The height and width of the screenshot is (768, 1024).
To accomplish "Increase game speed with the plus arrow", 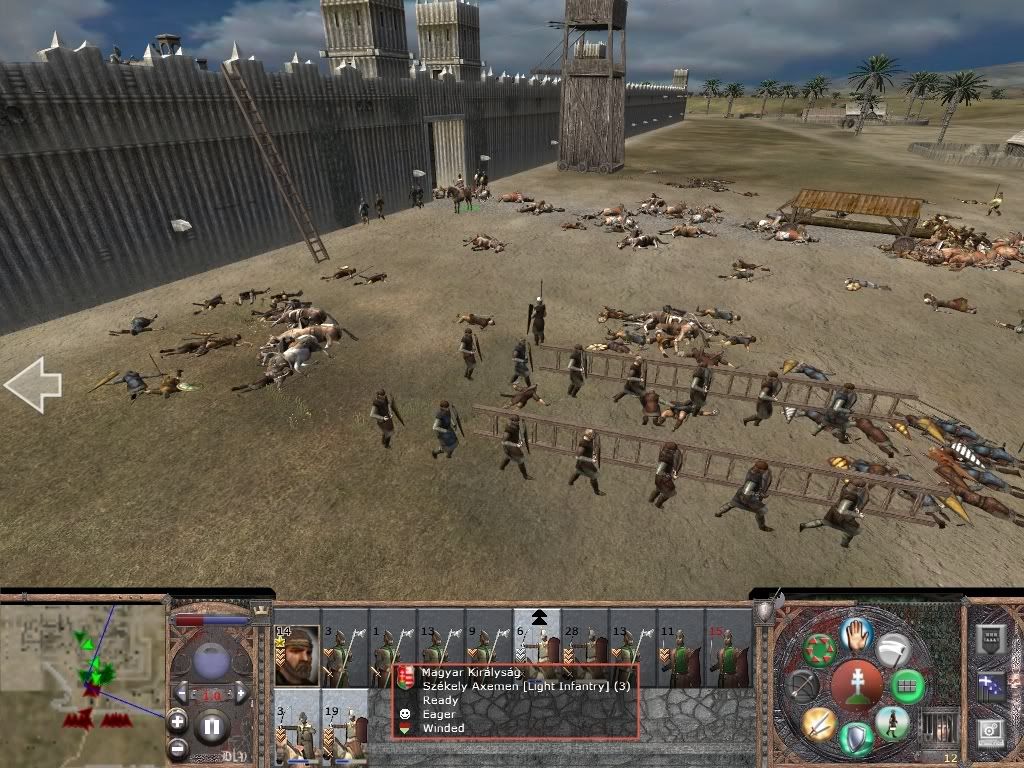I will pyautogui.click(x=241, y=693).
